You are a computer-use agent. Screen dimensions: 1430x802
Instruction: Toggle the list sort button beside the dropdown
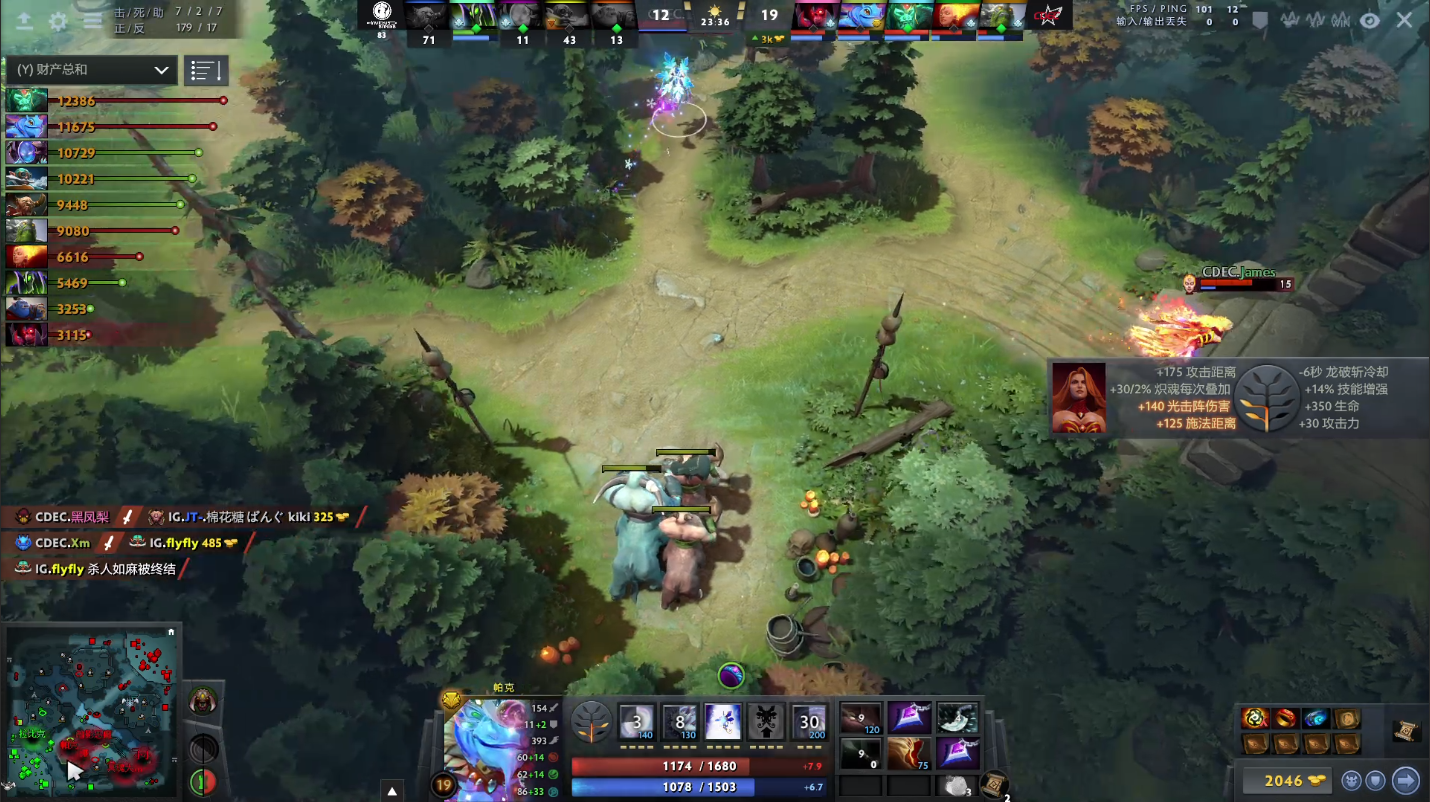206,70
